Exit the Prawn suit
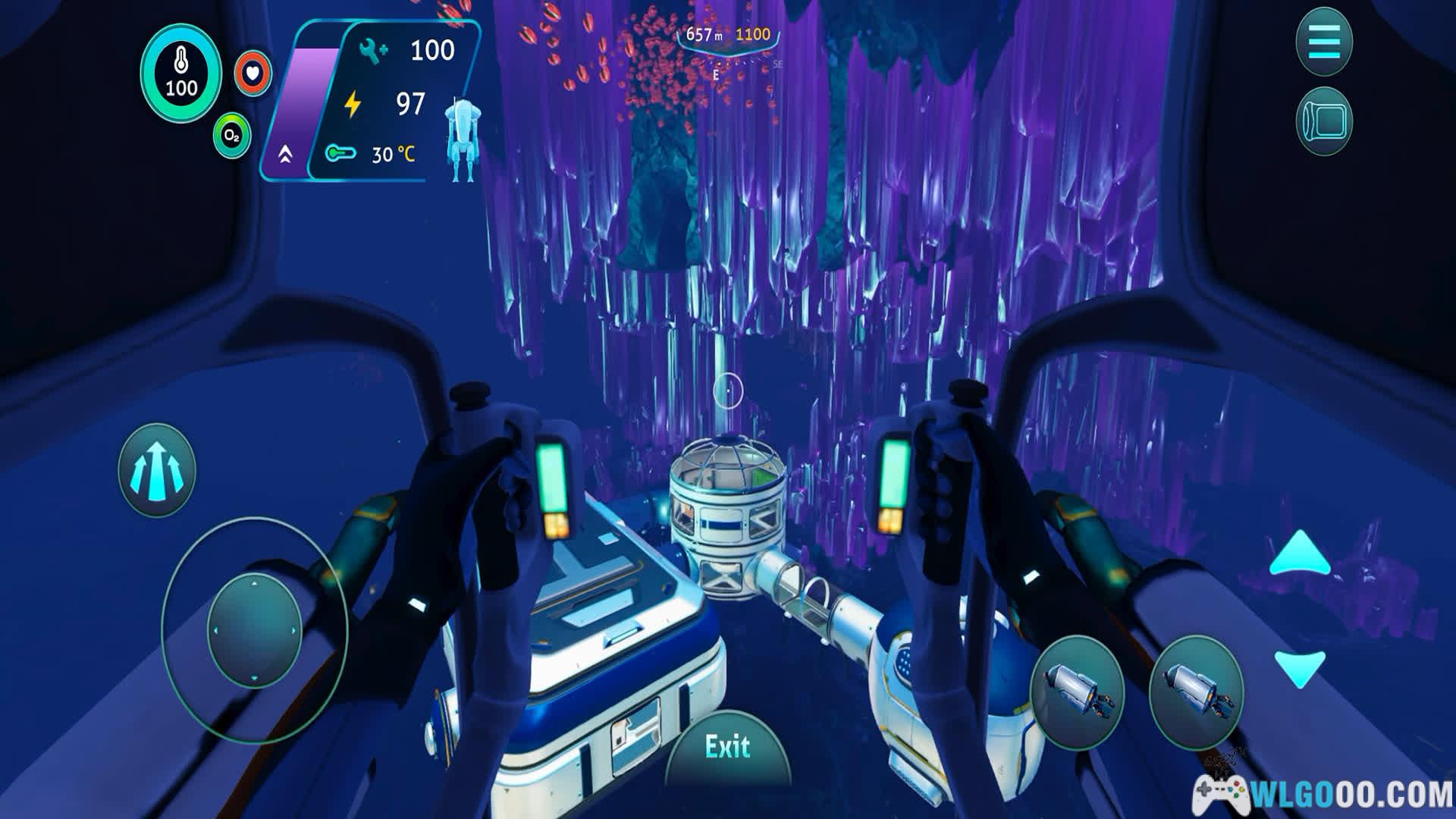This screenshot has height=819, width=1456. pyautogui.click(x=727, y=748)
